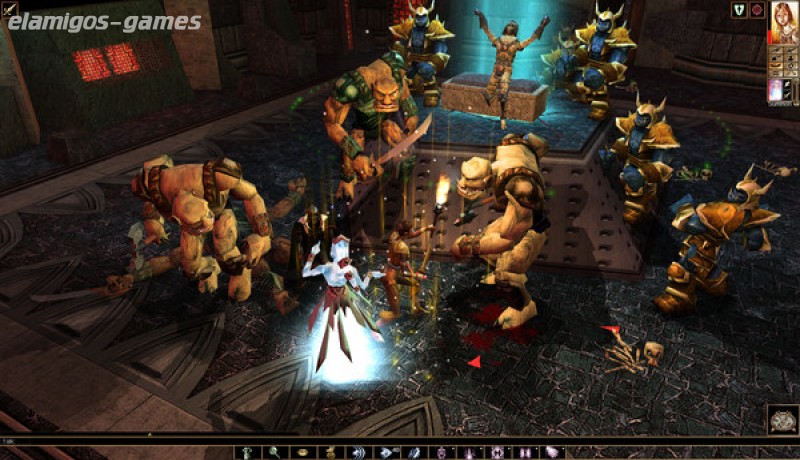The width and height of the screenshot is (800, 460).
Task: Activate the green armor quickbar slot
Action: point(246,452)
